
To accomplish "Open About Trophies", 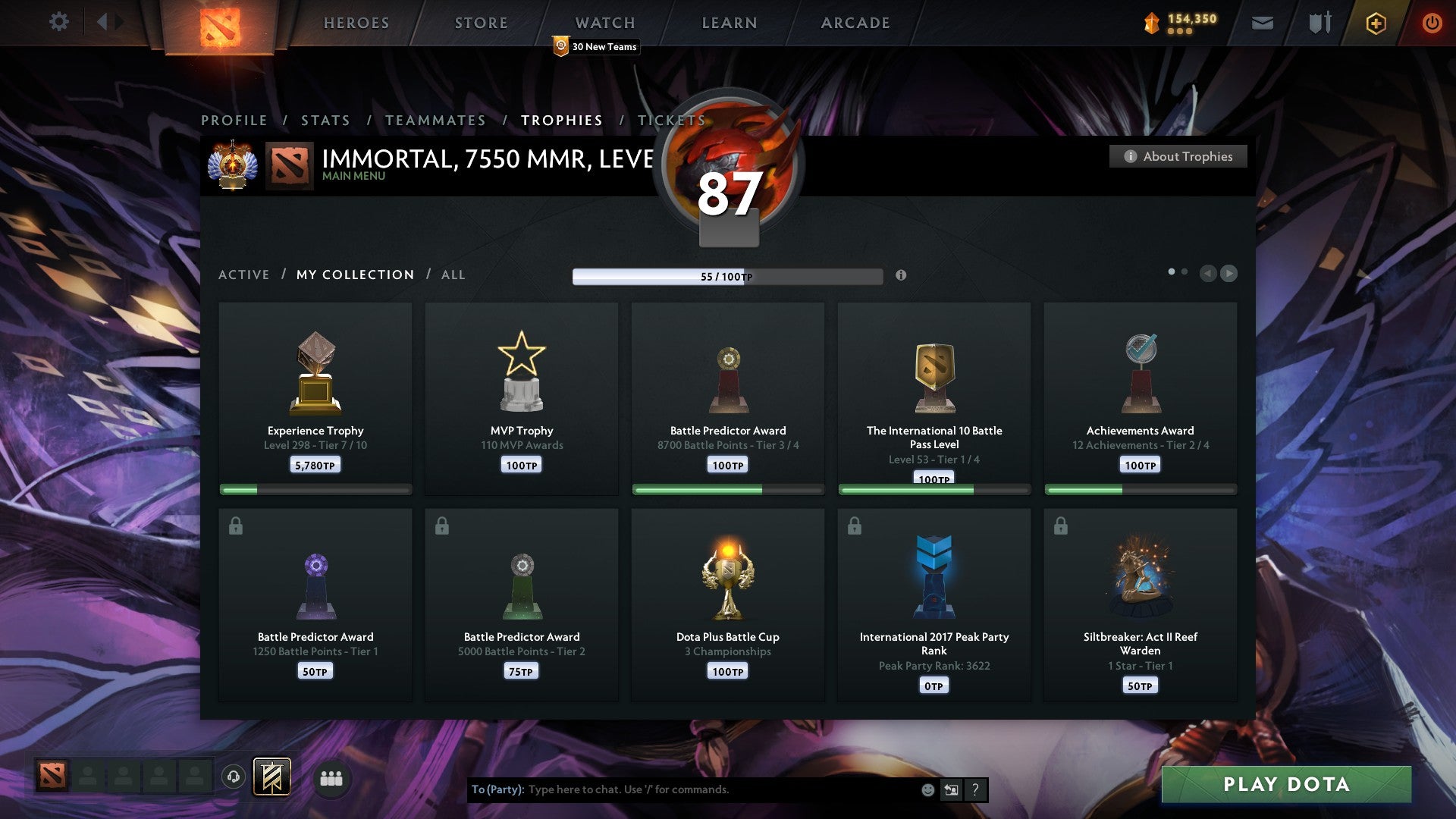I will tap(1178, 156).
